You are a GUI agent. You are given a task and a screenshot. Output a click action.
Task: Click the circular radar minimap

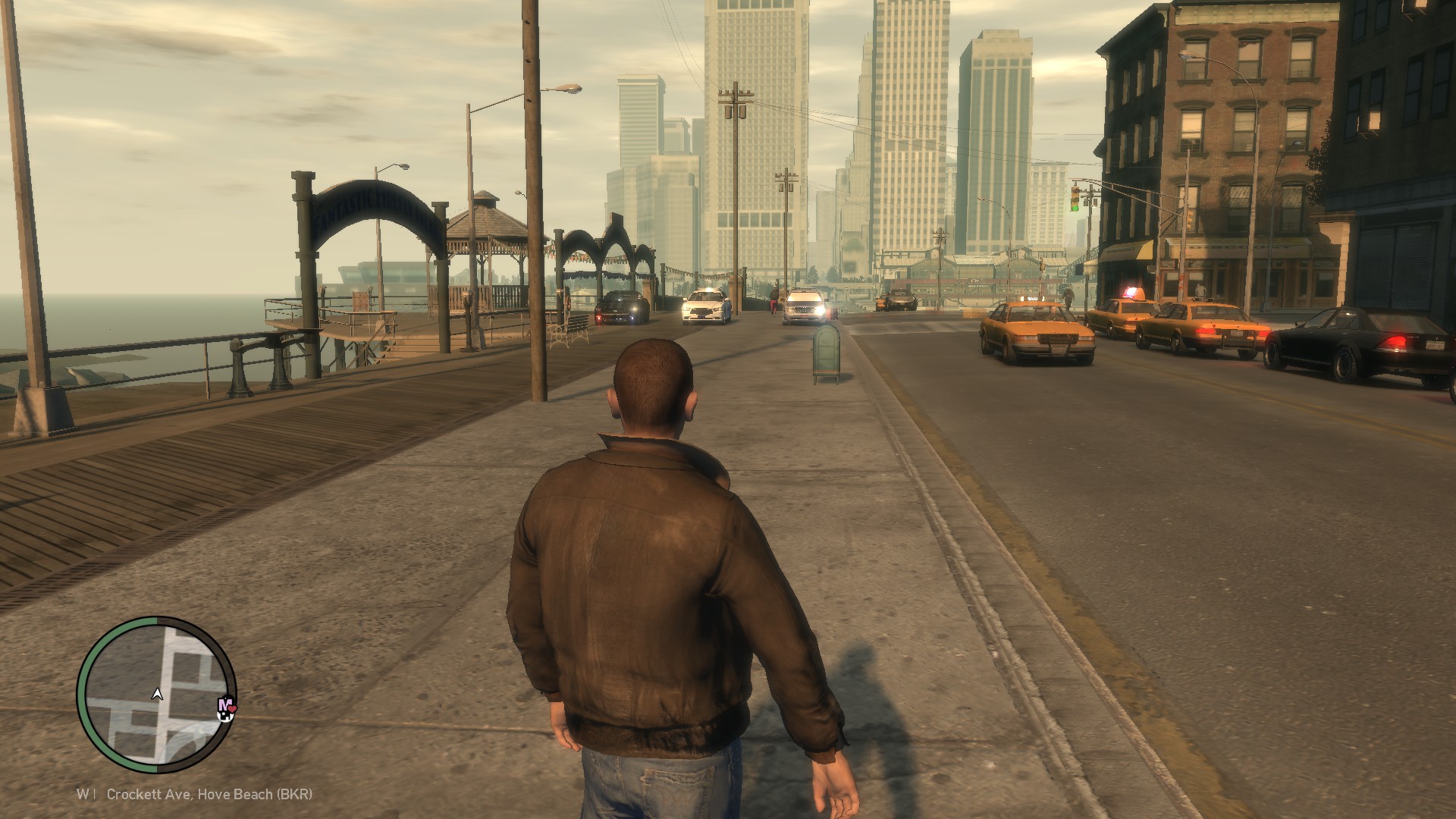click(157, 694)
